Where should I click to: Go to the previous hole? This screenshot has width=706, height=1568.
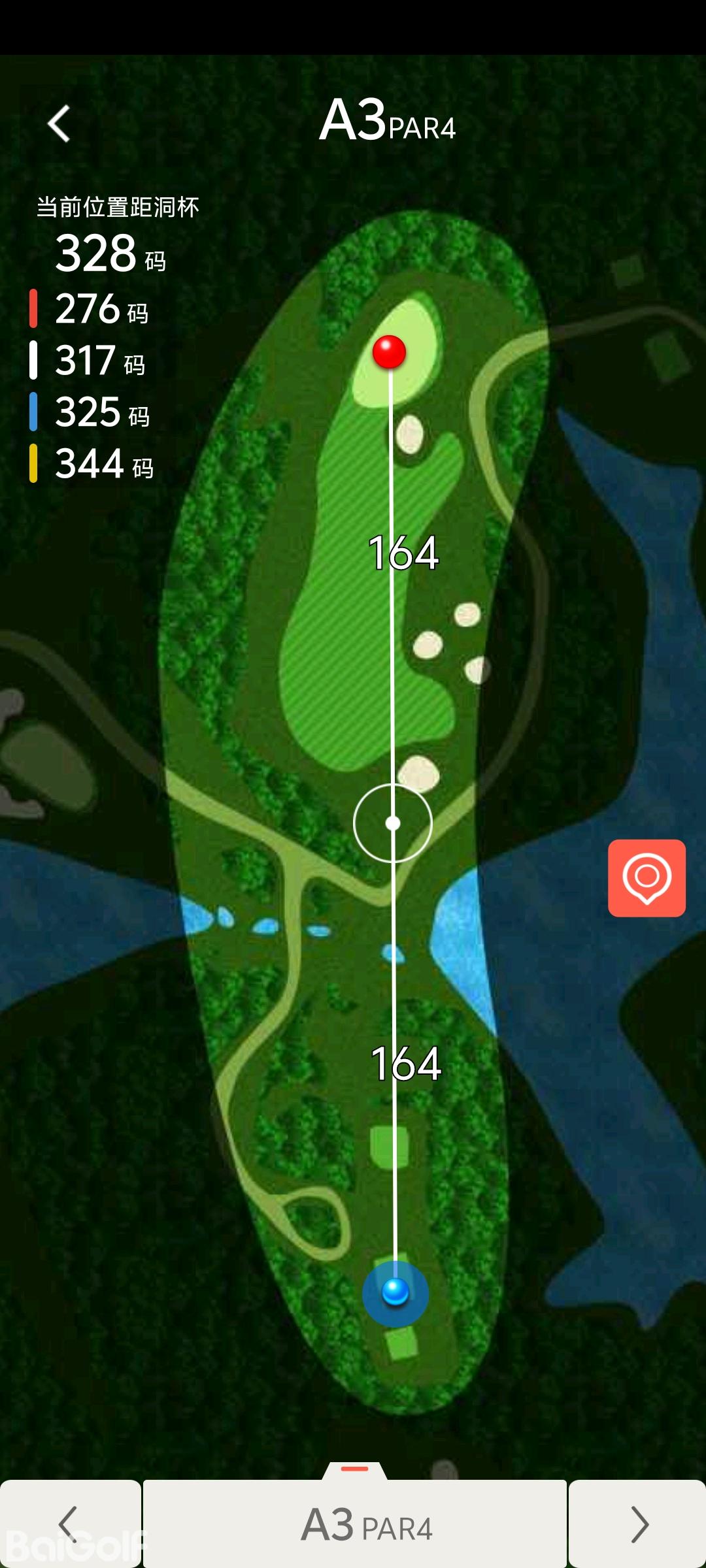69,1524
